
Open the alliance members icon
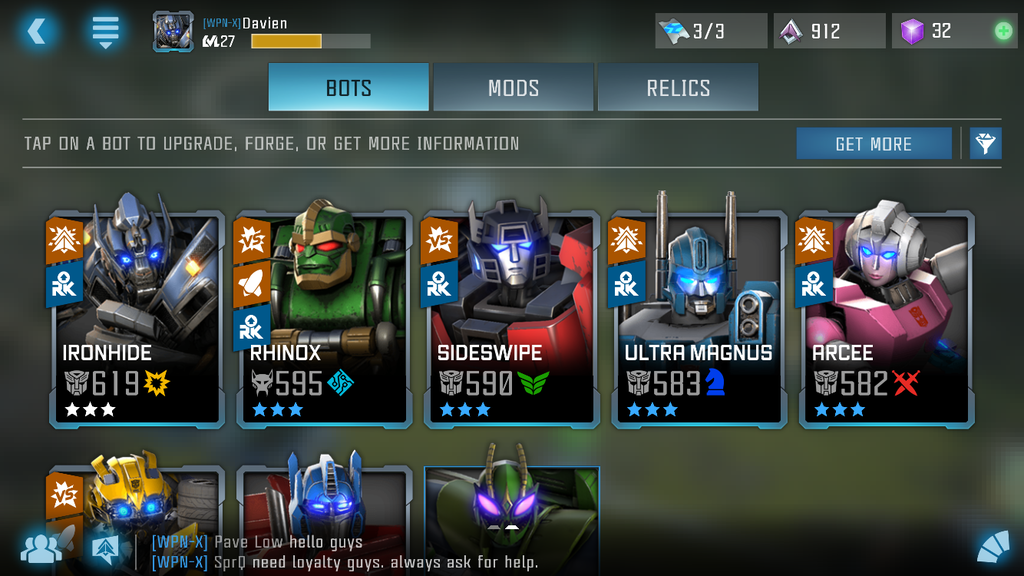pyautogui.click(x=41, y=547)
